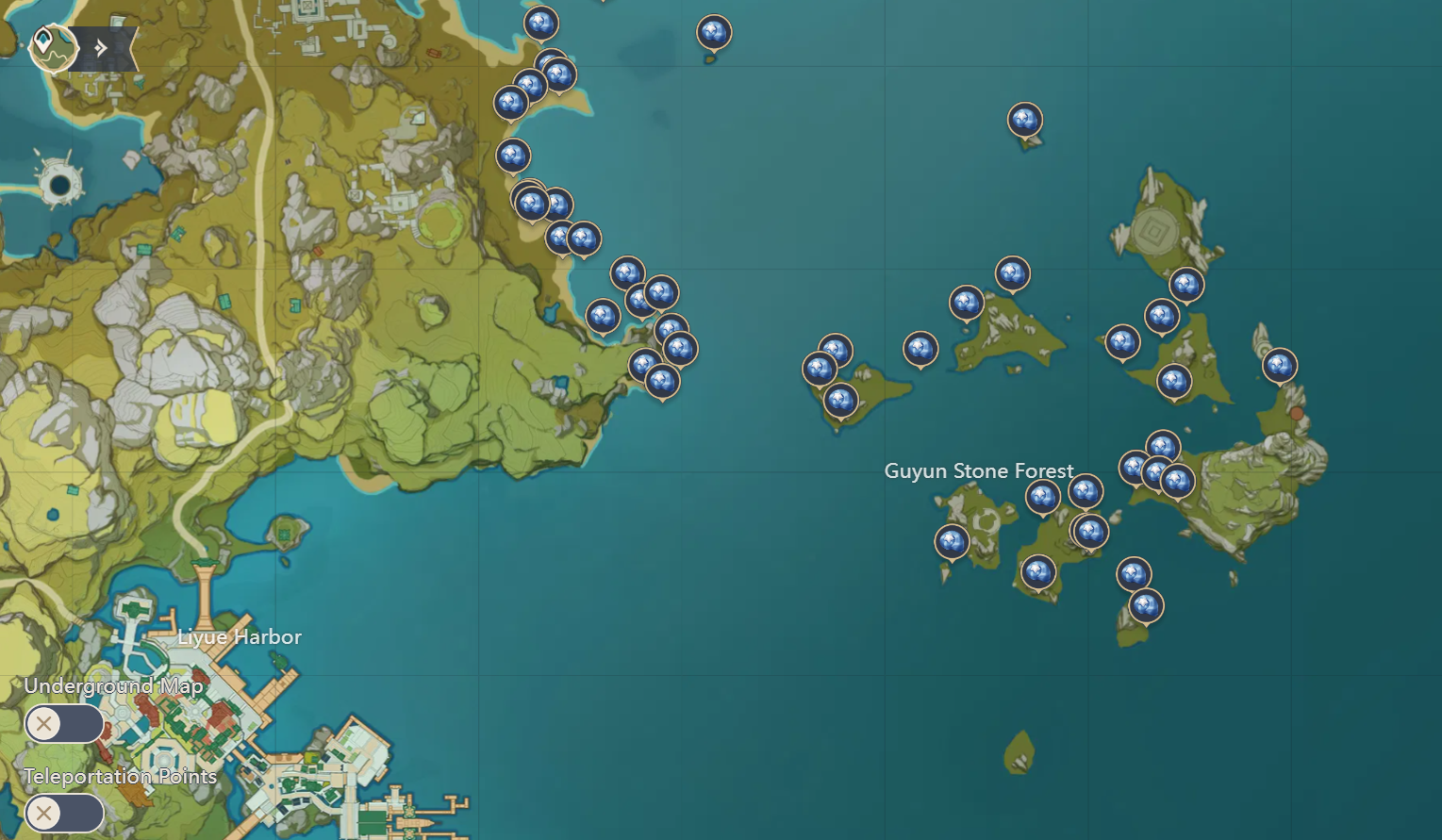
Task: Select the marker on the tiny isolated northern island
Action: click(713, 31)
